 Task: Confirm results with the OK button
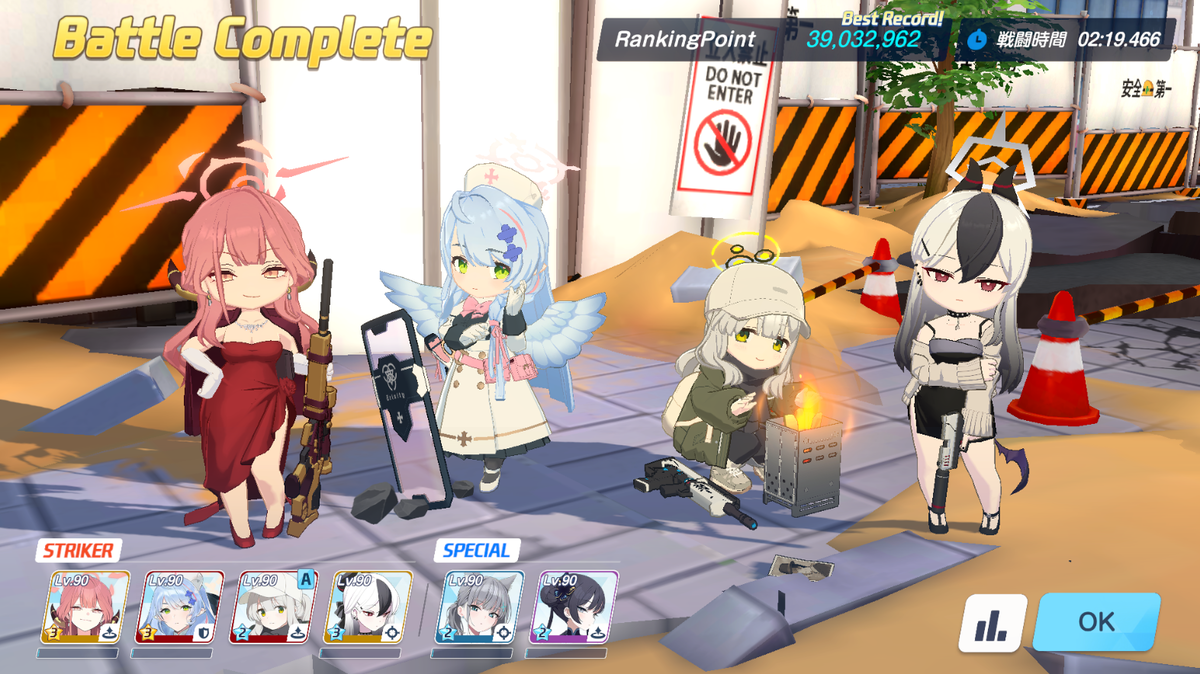tap(1097, 621)
